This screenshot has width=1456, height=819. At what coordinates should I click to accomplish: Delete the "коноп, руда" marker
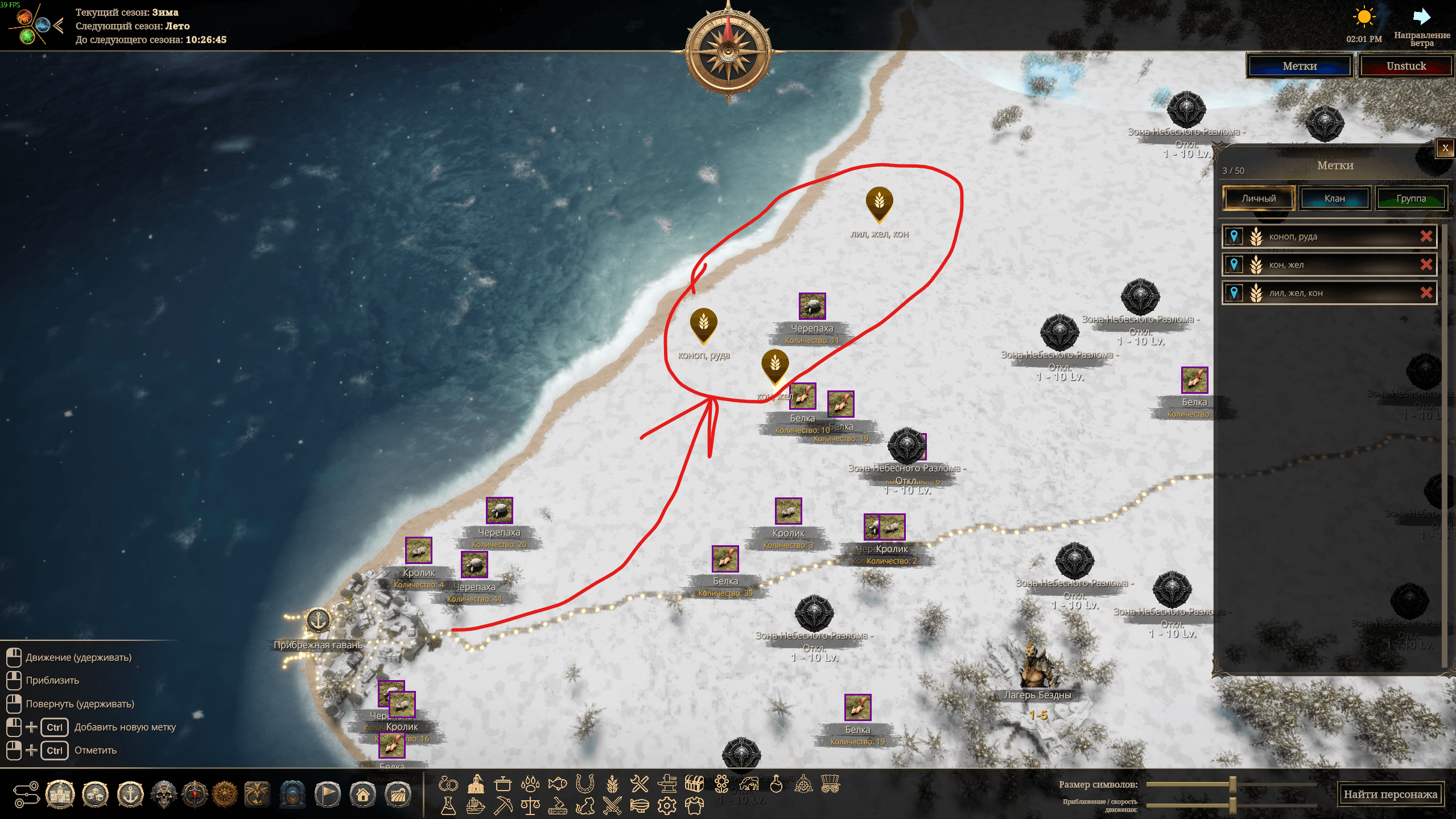pyautogui.click(x=1425, y=237)
